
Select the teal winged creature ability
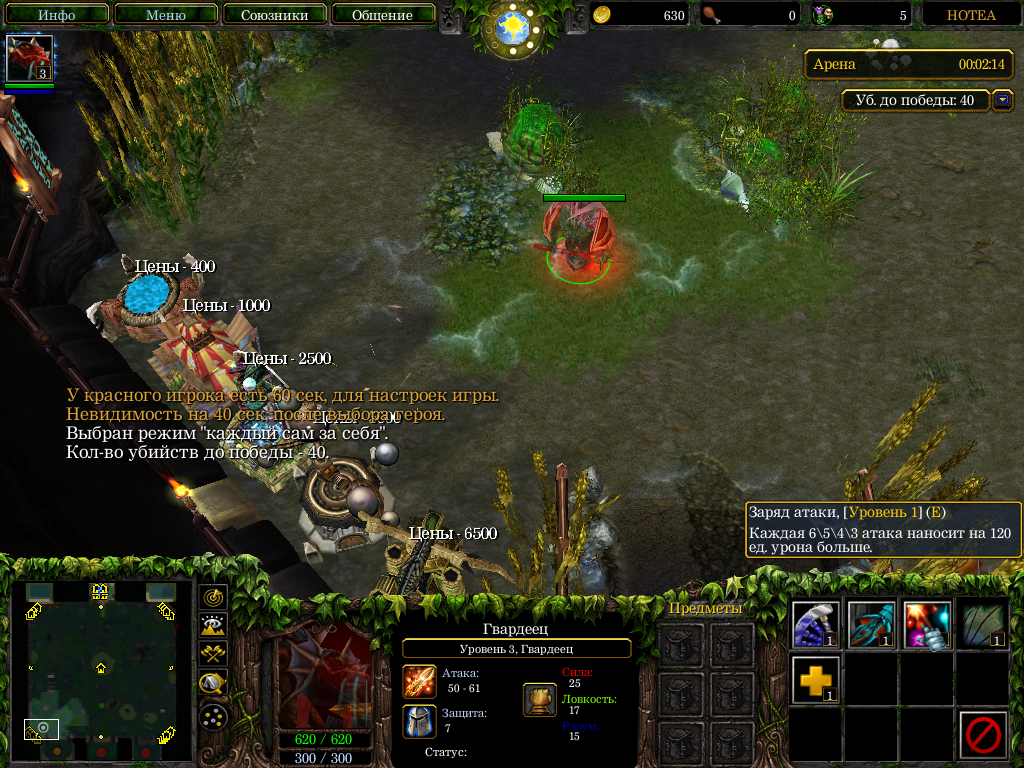pos(871,625)
